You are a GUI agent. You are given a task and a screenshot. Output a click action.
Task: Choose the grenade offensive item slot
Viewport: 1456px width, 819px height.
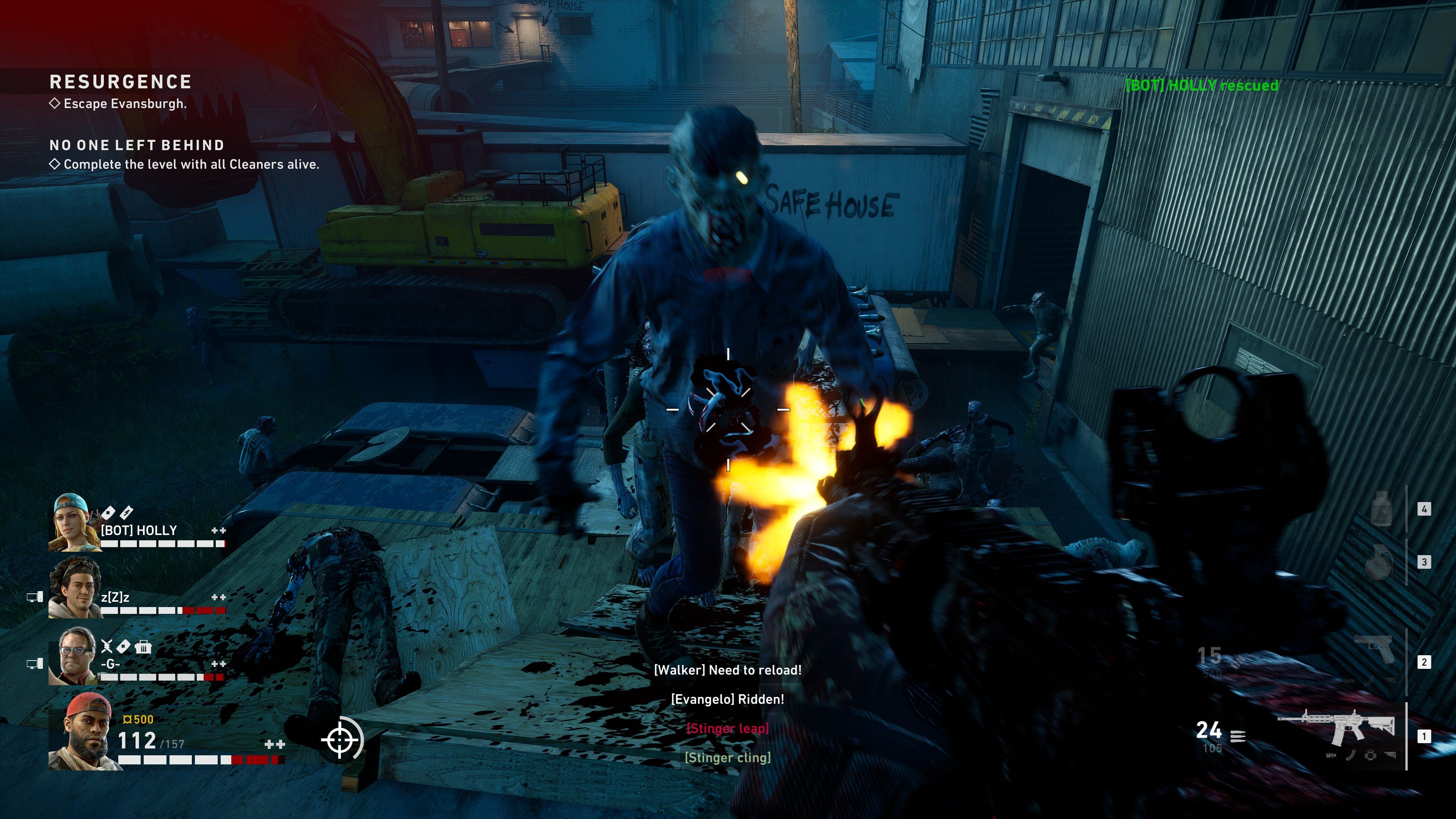[1378, 561]
